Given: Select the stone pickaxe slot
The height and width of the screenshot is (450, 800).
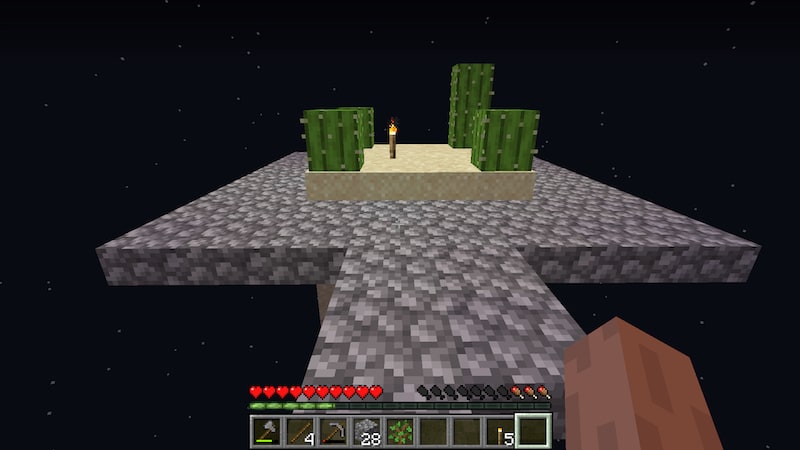Looking at the screenshot, I should (333, 431).
